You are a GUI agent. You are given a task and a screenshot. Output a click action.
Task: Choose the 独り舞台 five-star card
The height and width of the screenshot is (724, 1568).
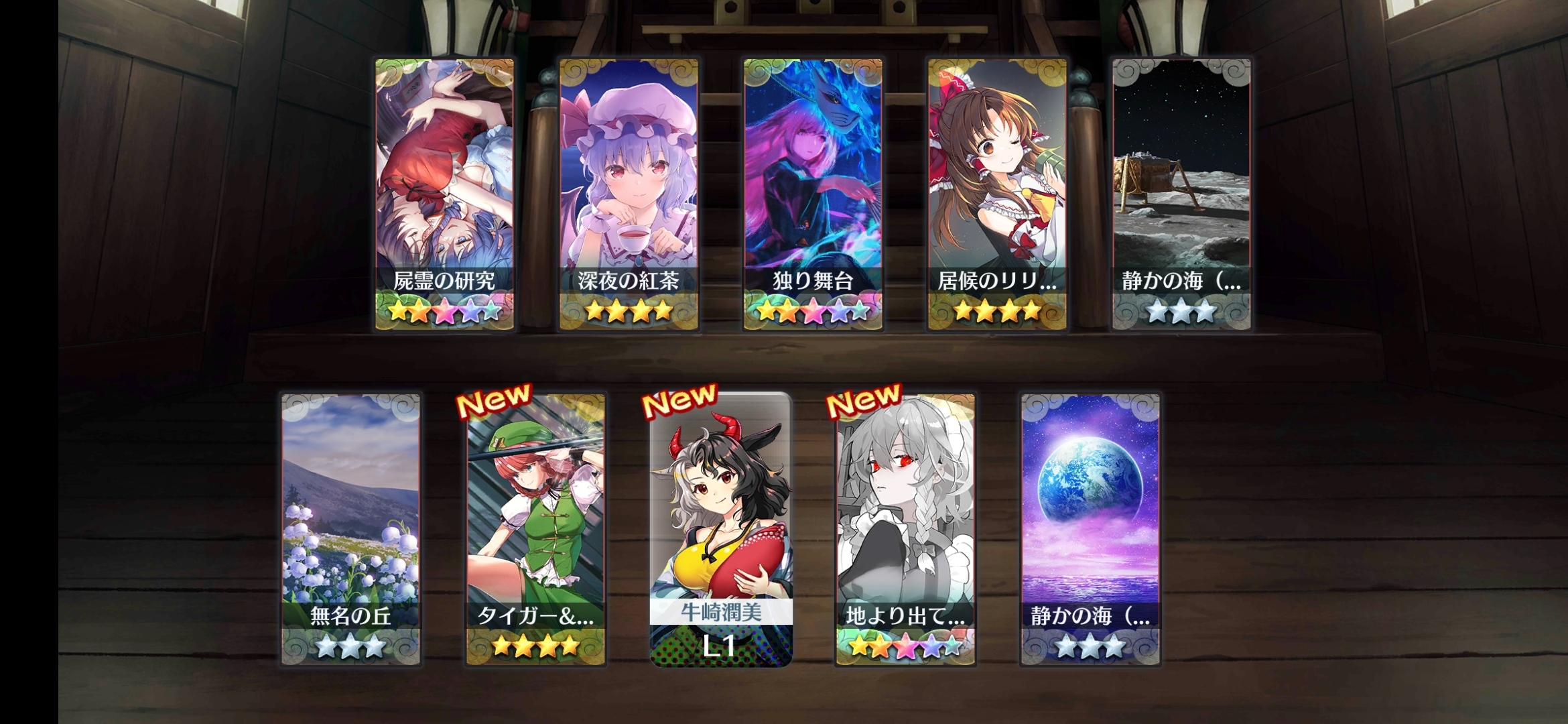813,194
